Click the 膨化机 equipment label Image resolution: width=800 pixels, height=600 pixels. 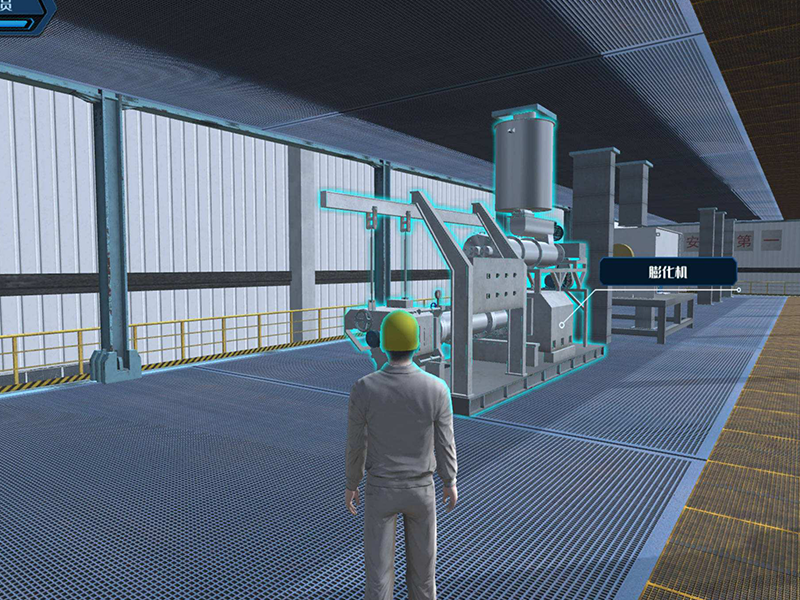tap(668, 271)
